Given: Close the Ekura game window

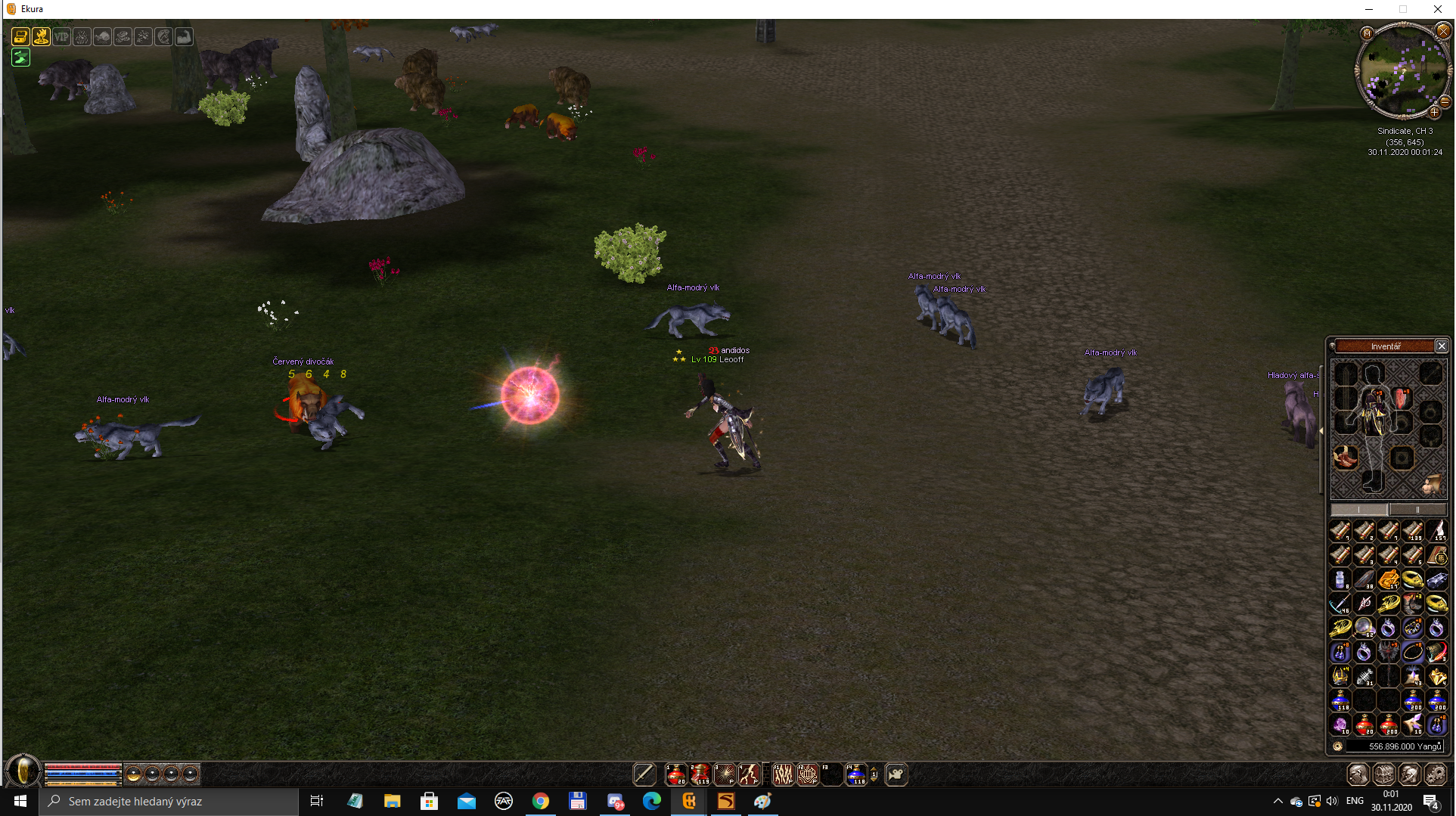Looking at the screenshot, I should pos(1437,9).
